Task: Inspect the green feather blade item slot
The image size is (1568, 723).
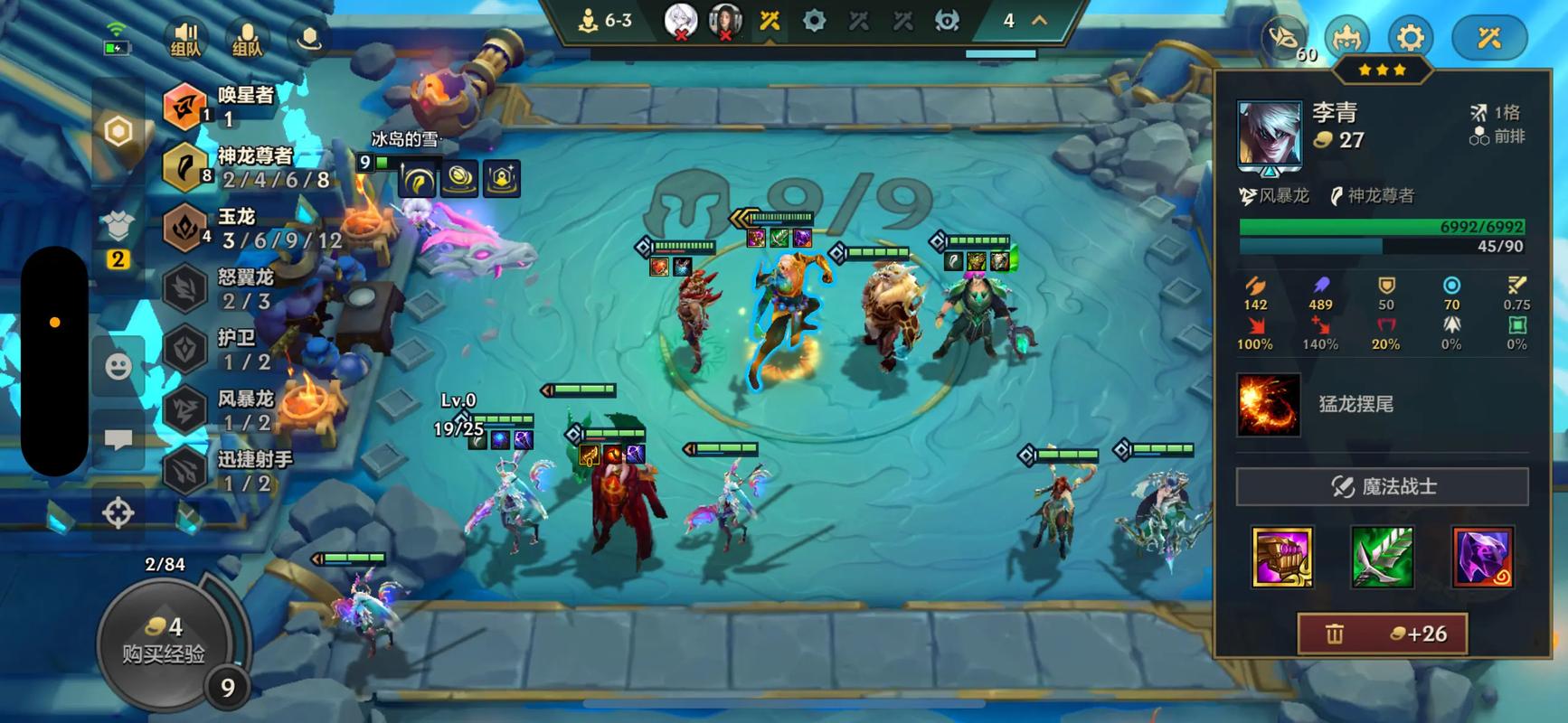Action: click(x=1382, y=558)
